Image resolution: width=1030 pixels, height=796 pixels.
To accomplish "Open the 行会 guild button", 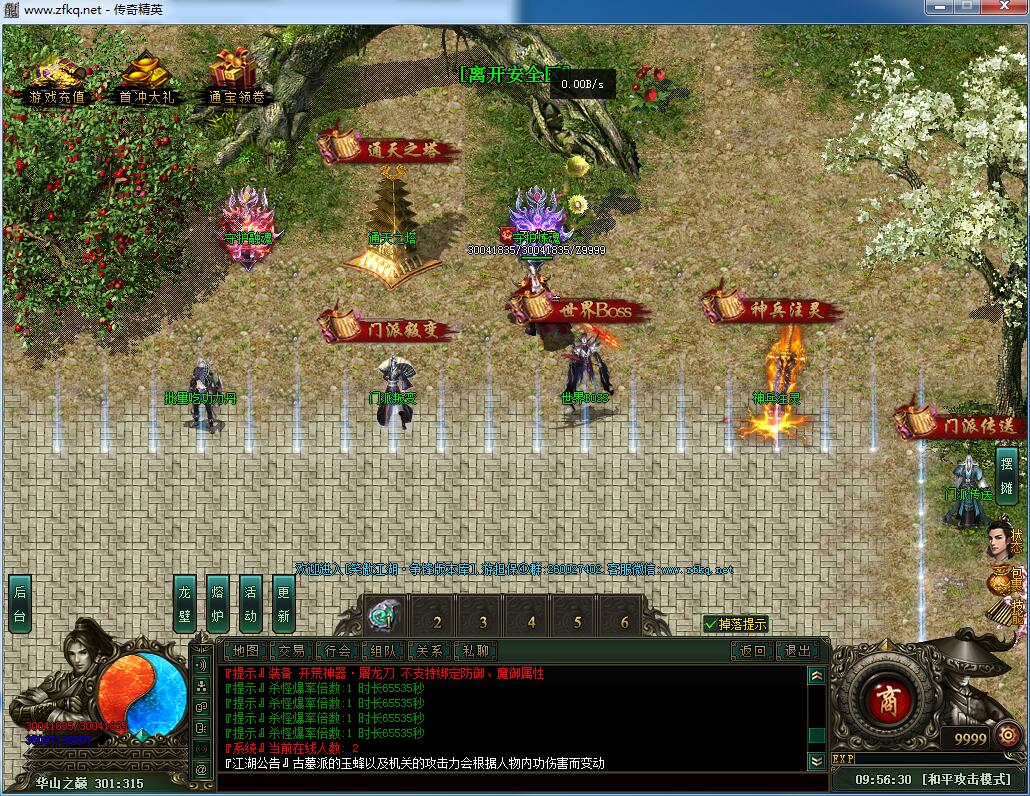I will [x=338, y=651].
